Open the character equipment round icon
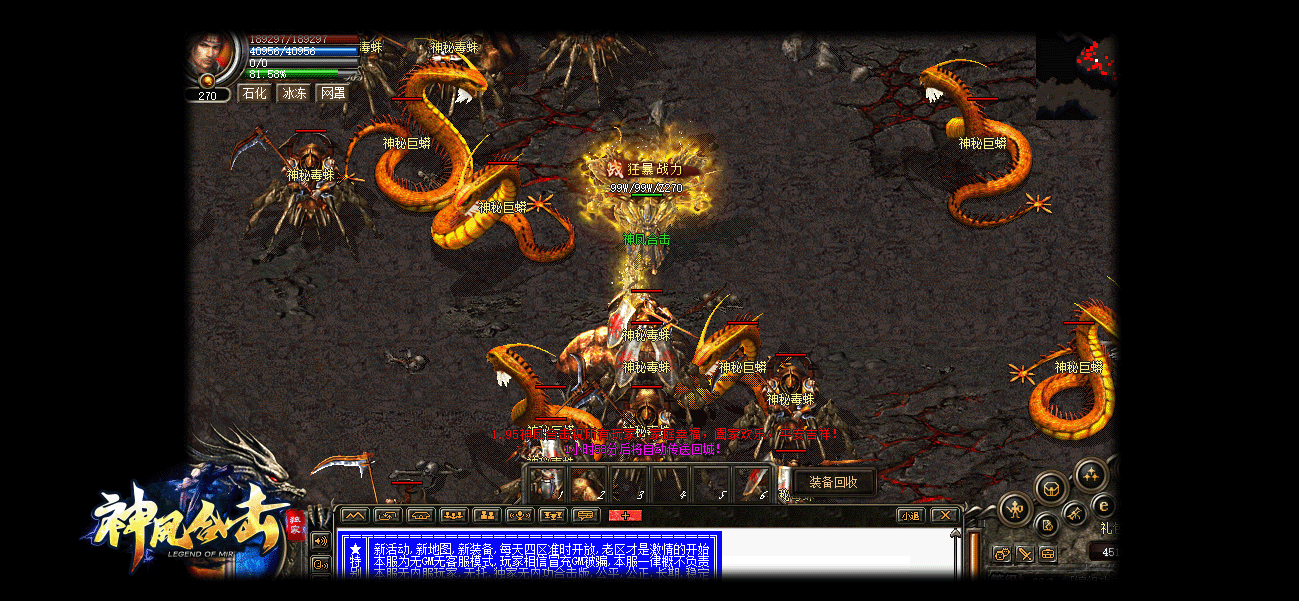 1014,509
